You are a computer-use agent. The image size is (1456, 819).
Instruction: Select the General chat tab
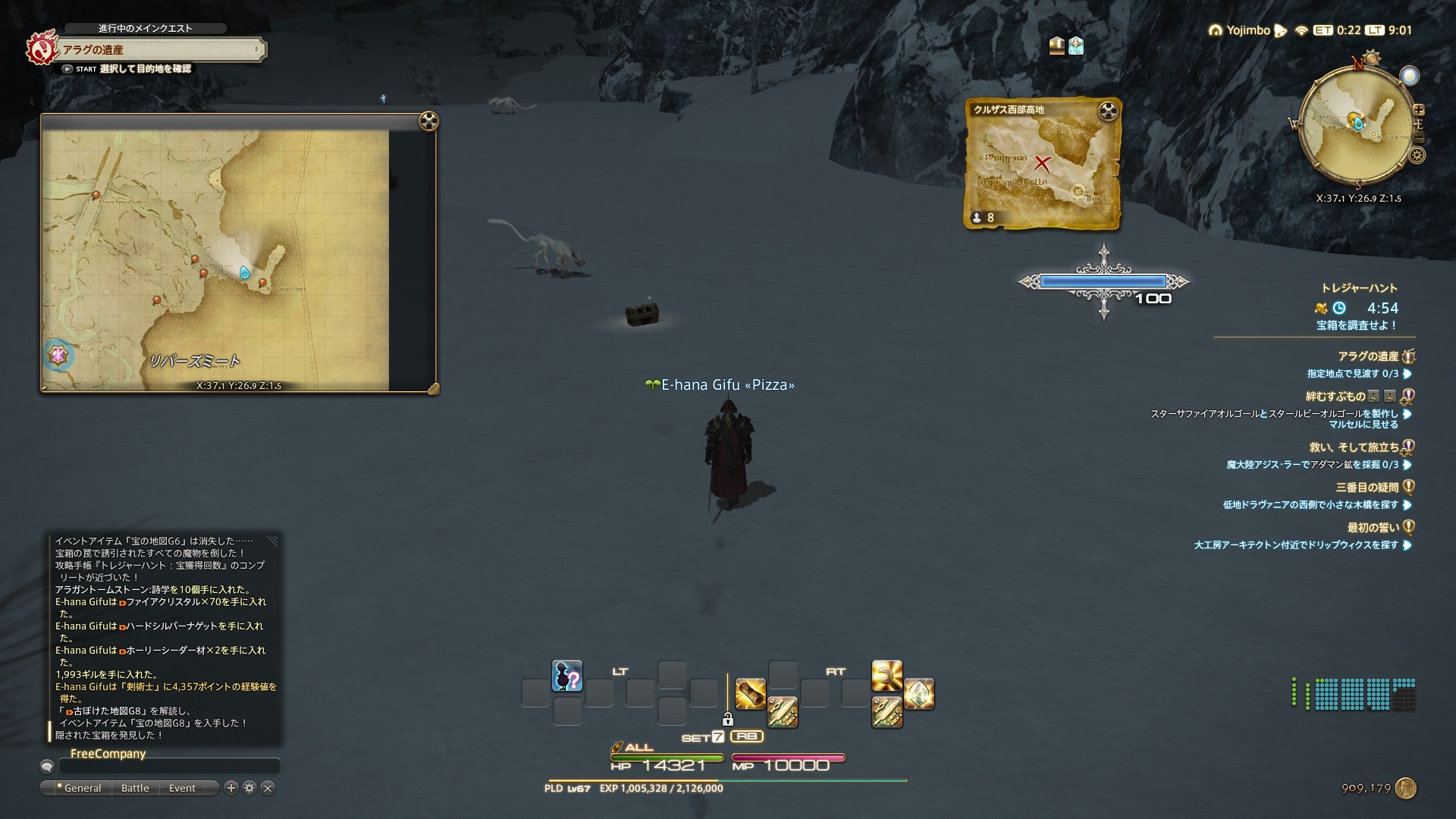coord(82,788)
